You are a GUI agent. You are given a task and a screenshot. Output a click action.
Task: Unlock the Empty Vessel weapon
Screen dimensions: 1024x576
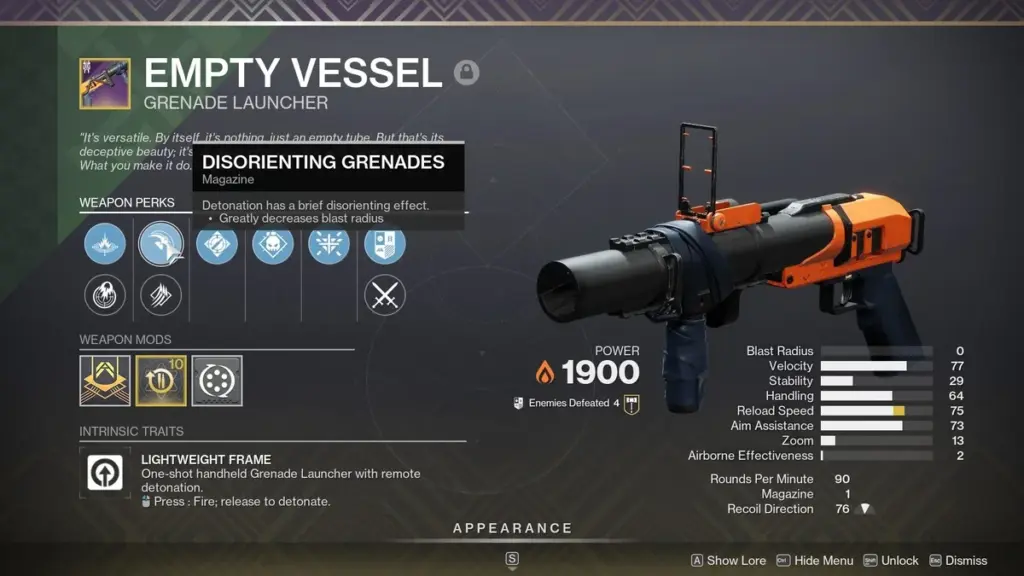890,561
